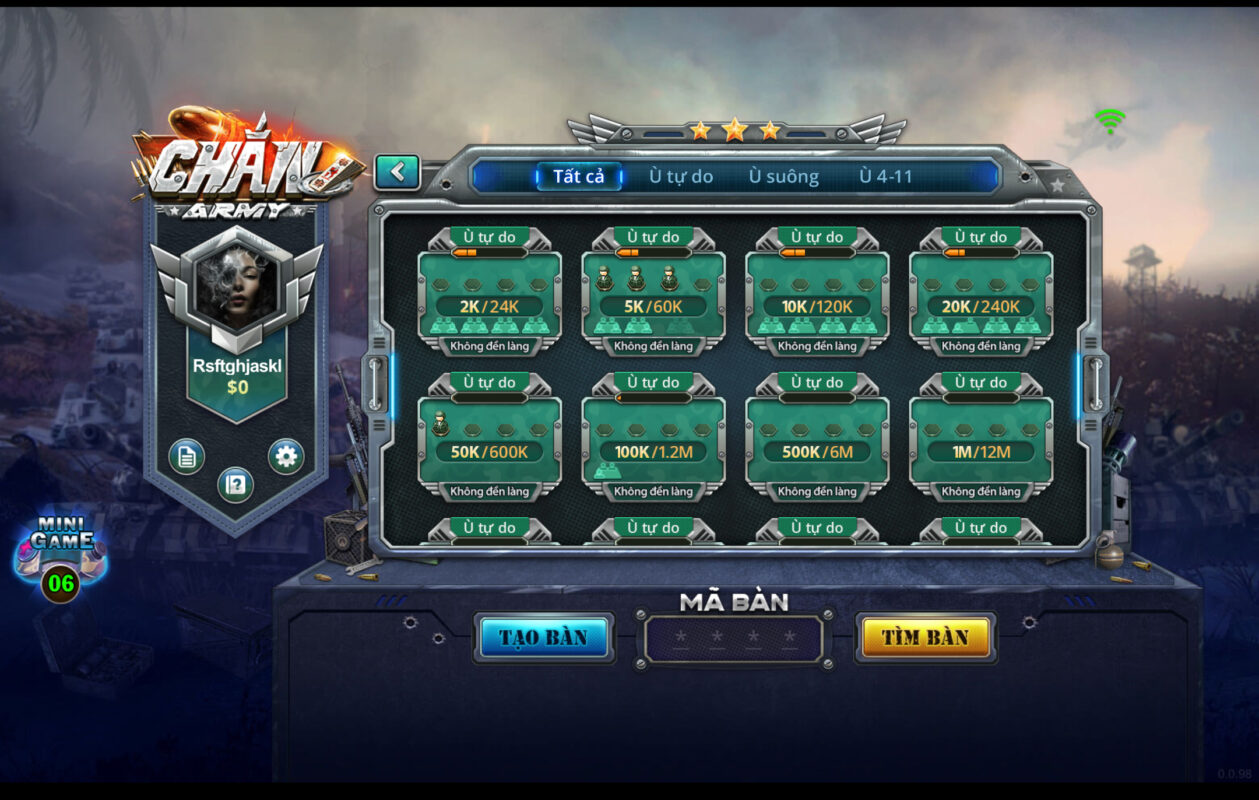Show the Ù 4-11 tab
This screenshot has width=1259, height=800.
coord(886,177)
